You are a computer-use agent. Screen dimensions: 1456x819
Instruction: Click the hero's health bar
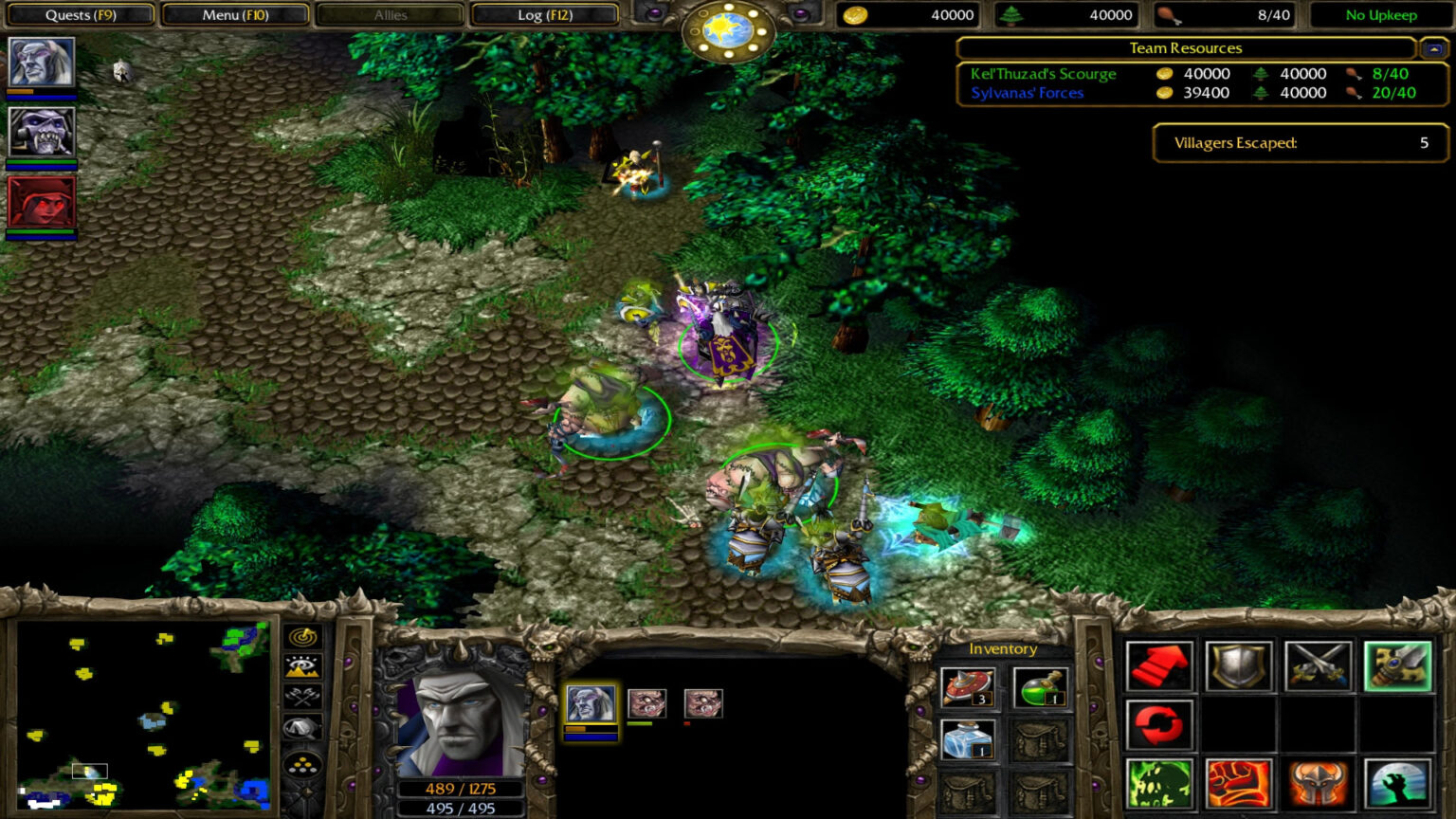(x=462, y=789)
